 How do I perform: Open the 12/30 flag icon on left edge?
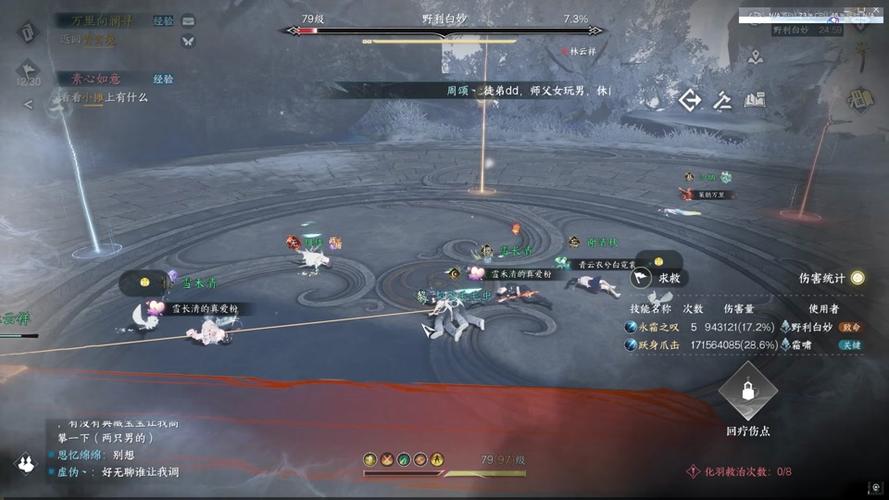[x=27, y=71]
